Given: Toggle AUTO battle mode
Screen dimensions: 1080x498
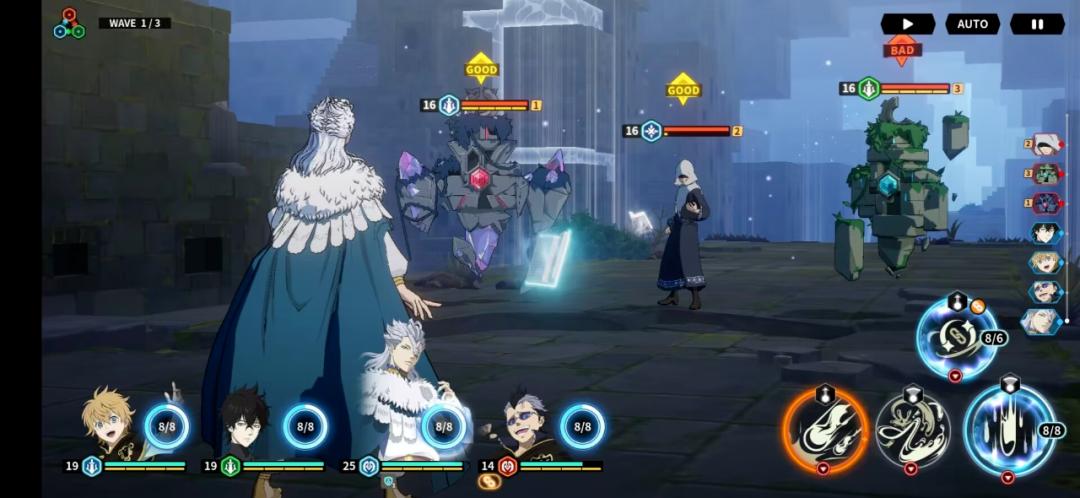Looking at the screenshot, I should tap(972, 24).
